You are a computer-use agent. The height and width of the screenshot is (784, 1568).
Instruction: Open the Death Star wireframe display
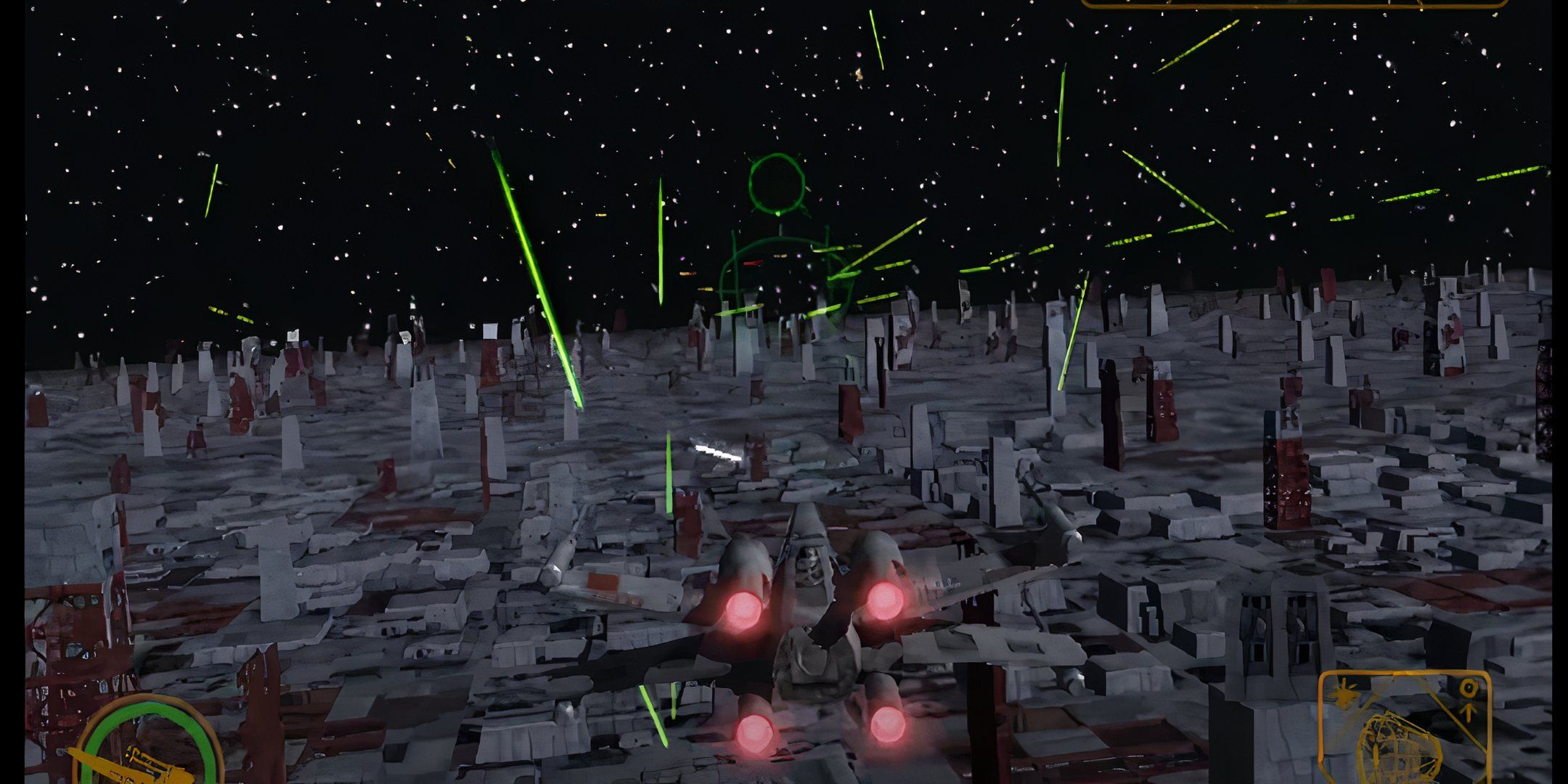(x=1399, y=747)
